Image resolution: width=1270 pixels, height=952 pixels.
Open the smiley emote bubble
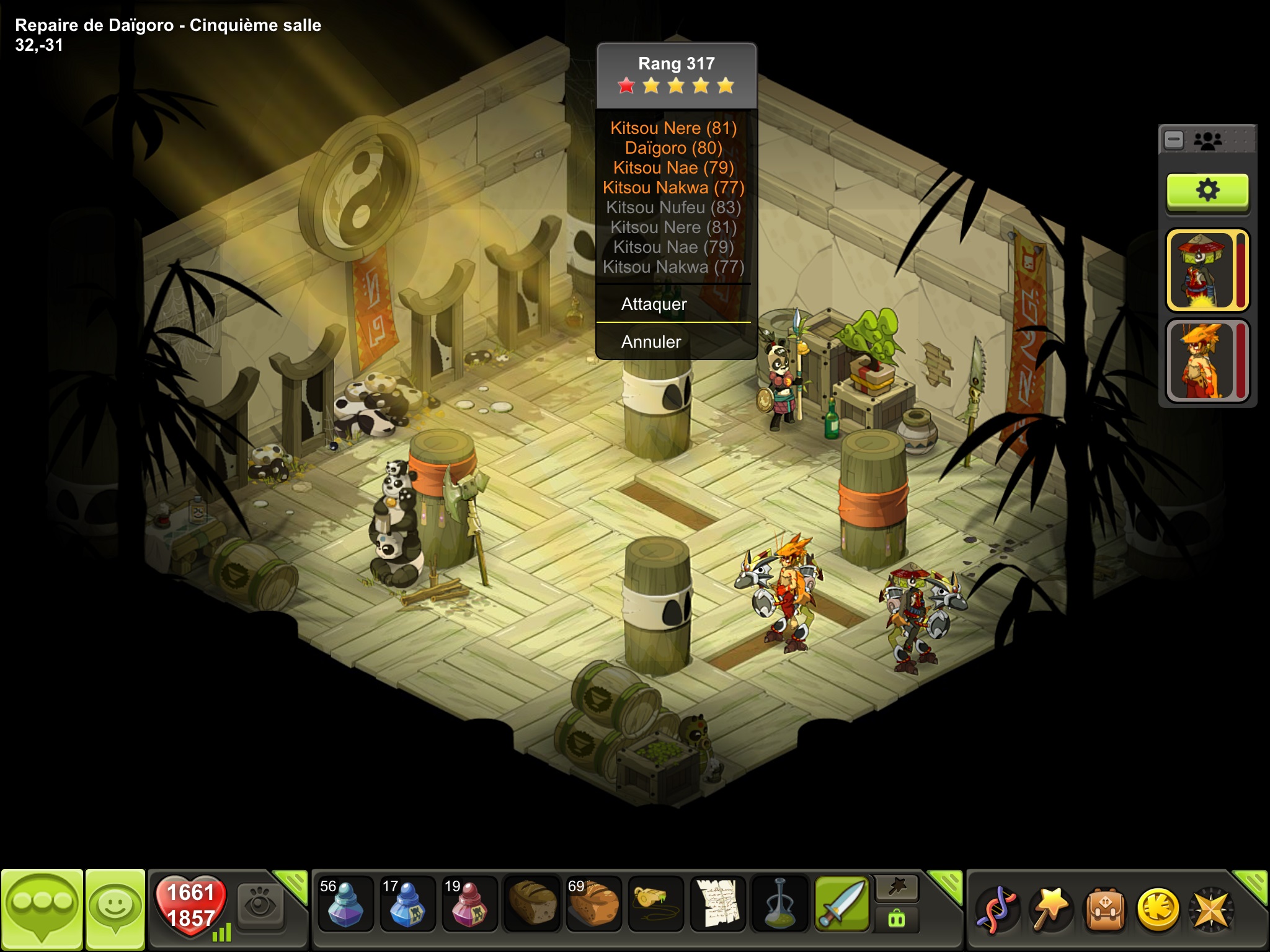[x=115, y=909]
